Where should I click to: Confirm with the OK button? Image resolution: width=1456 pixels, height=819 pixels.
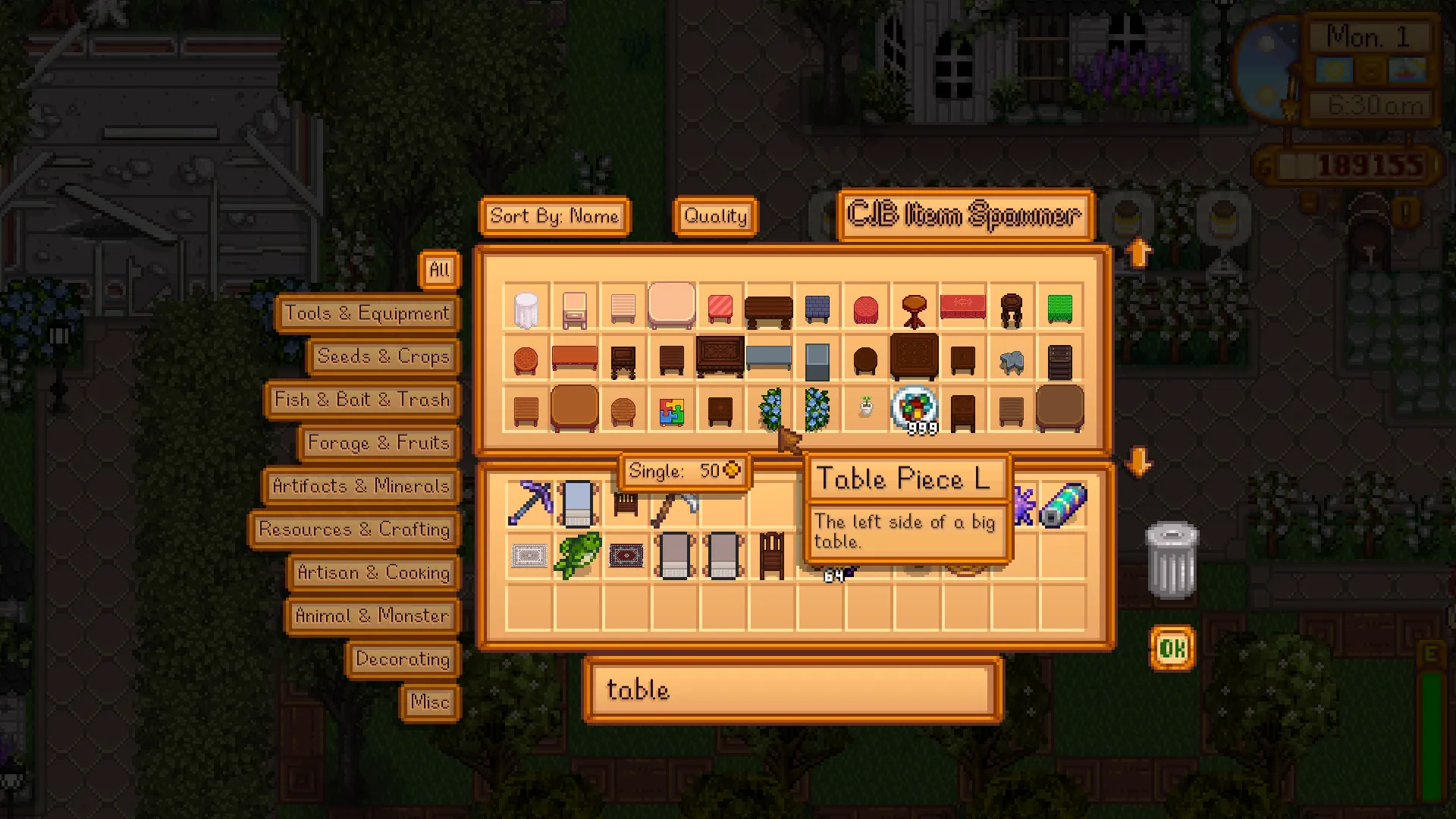pyautogui.click(x=1172, y=648)
